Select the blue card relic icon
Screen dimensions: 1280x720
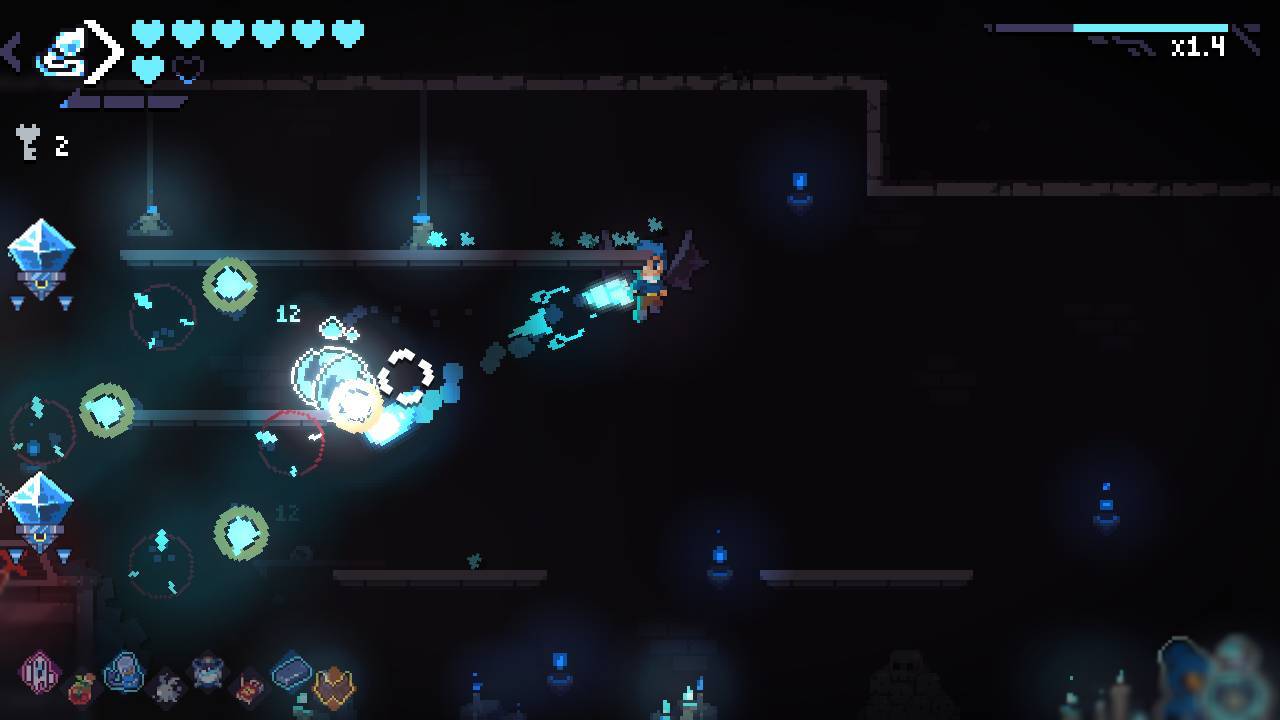292,671
